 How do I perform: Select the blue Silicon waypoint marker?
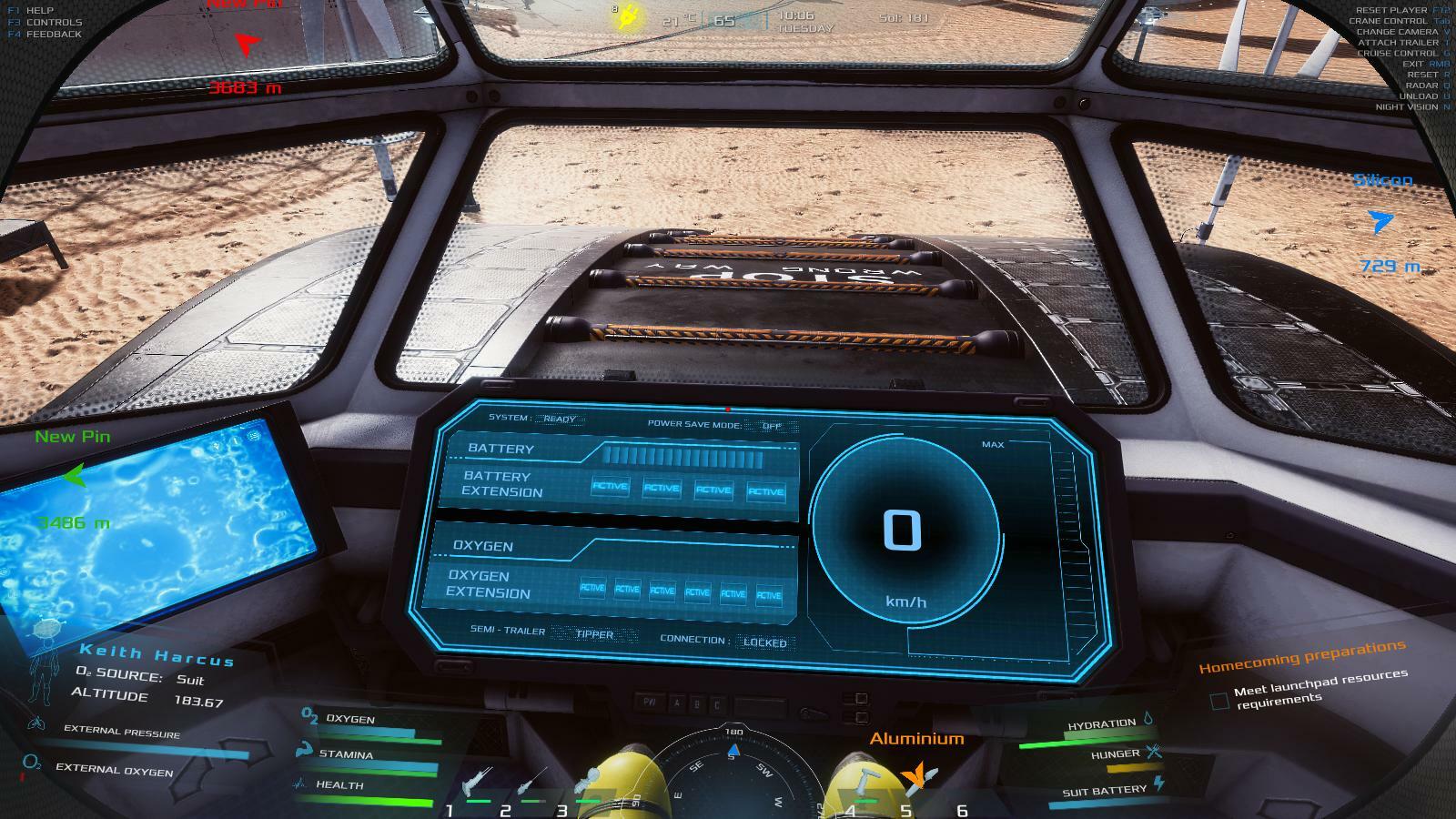pyautogui.click(x=1380, y=221)
